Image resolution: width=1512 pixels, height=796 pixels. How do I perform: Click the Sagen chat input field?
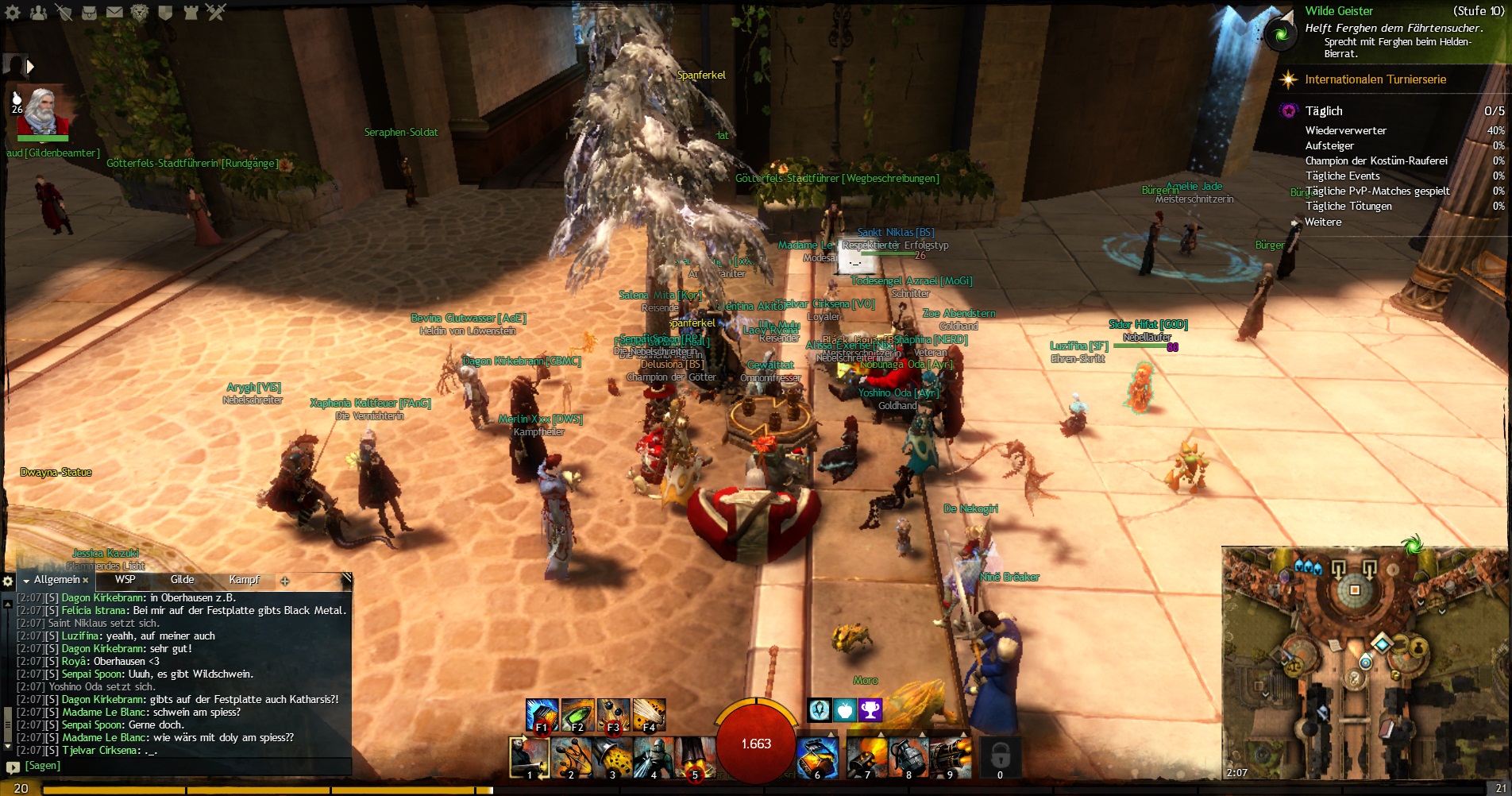(x=183, y=766)
